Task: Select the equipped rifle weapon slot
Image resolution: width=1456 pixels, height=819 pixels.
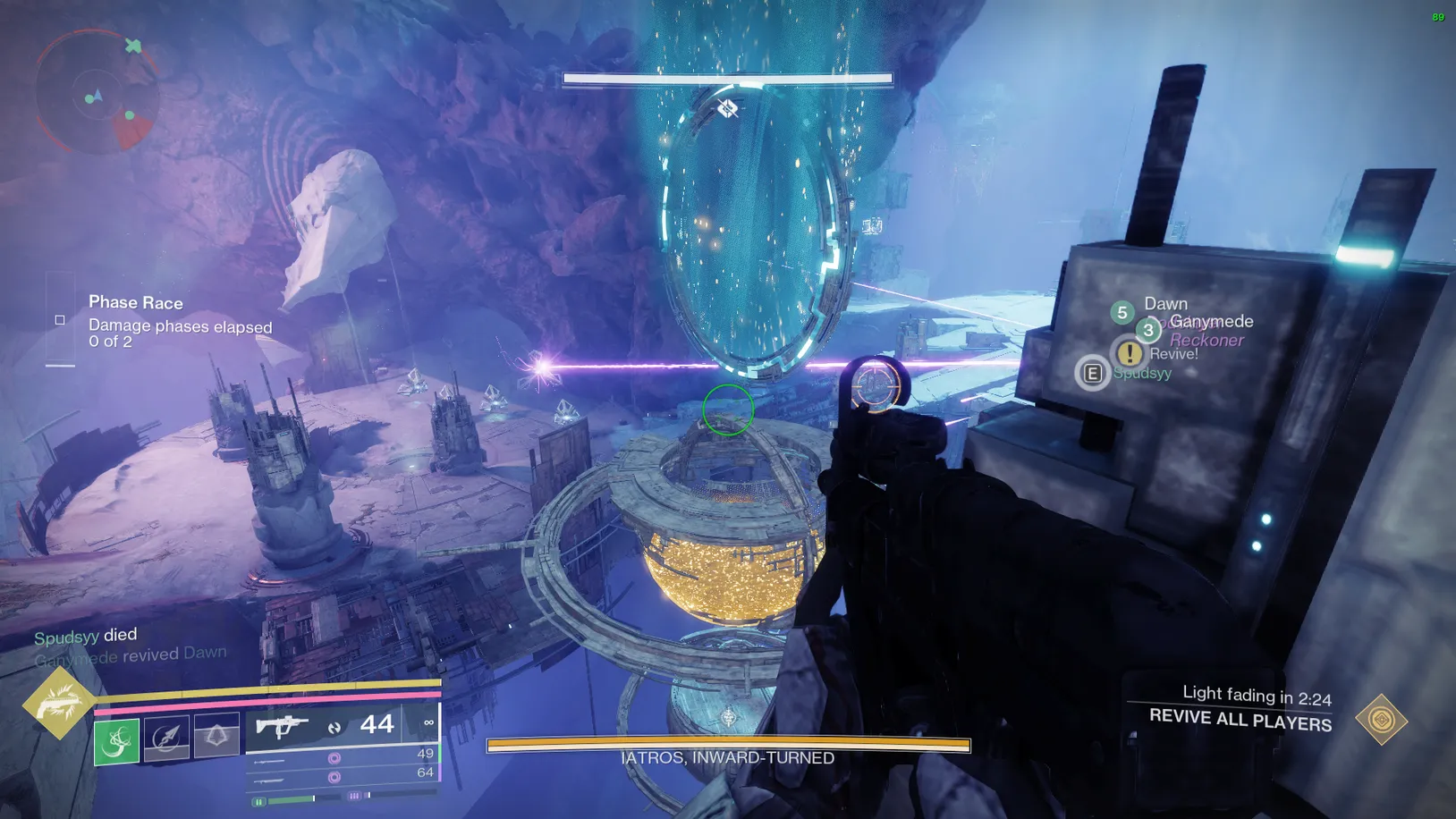Action: [x=282, y=726]
